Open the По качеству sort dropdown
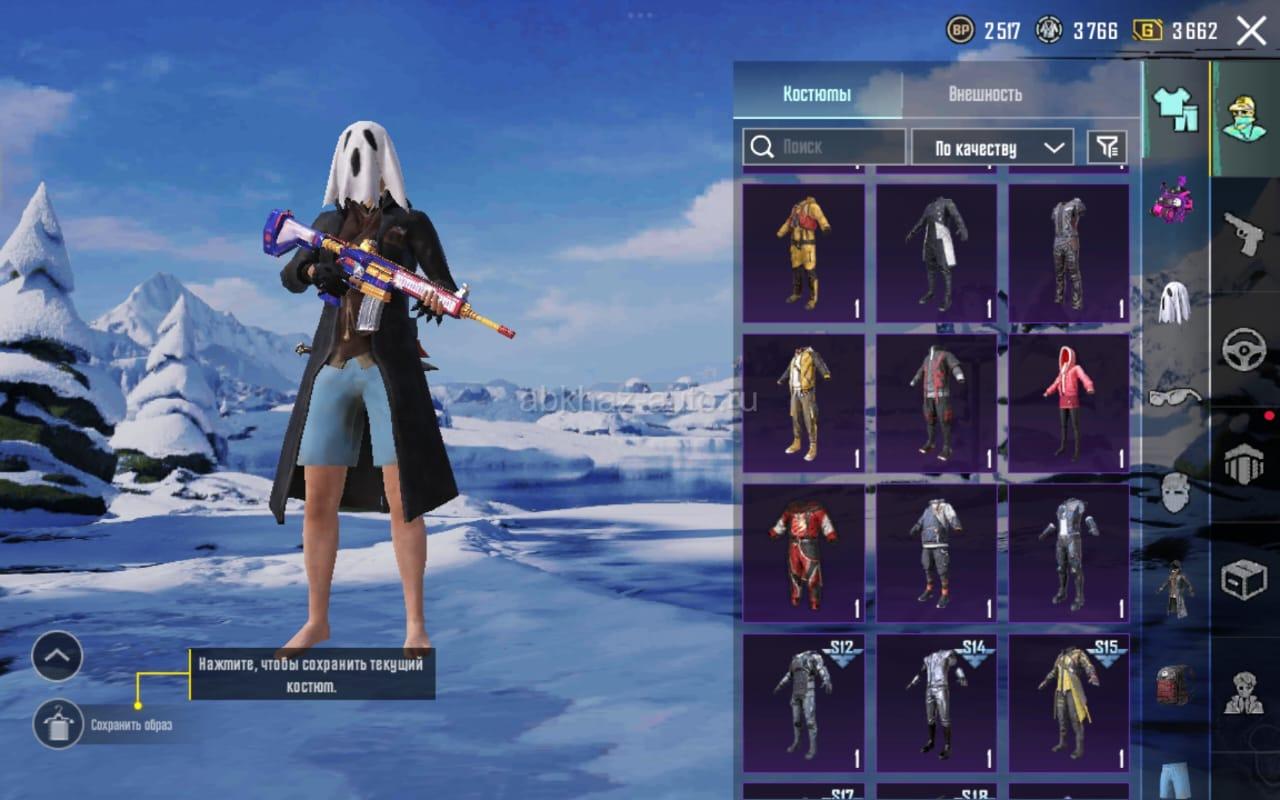 pos(992,148)
